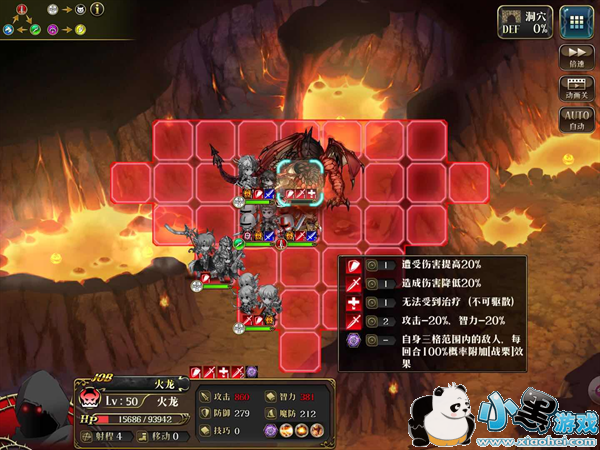Image resolution: width=600 pixels, height=450 pixels.
Task: Click the purple orb status icon above the 火龙 panel
Action: 252,372
